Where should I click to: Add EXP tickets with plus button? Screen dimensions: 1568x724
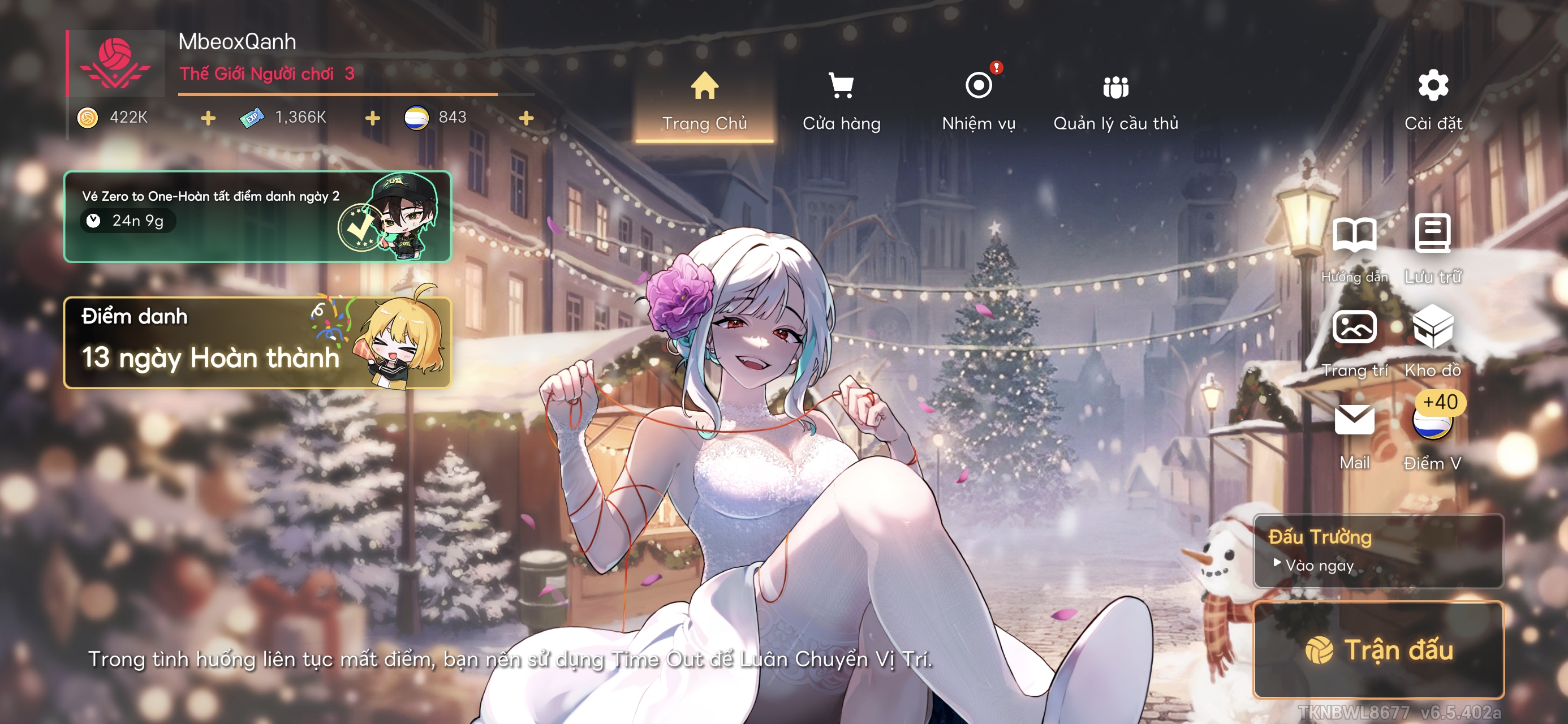[x=373, y=118]
